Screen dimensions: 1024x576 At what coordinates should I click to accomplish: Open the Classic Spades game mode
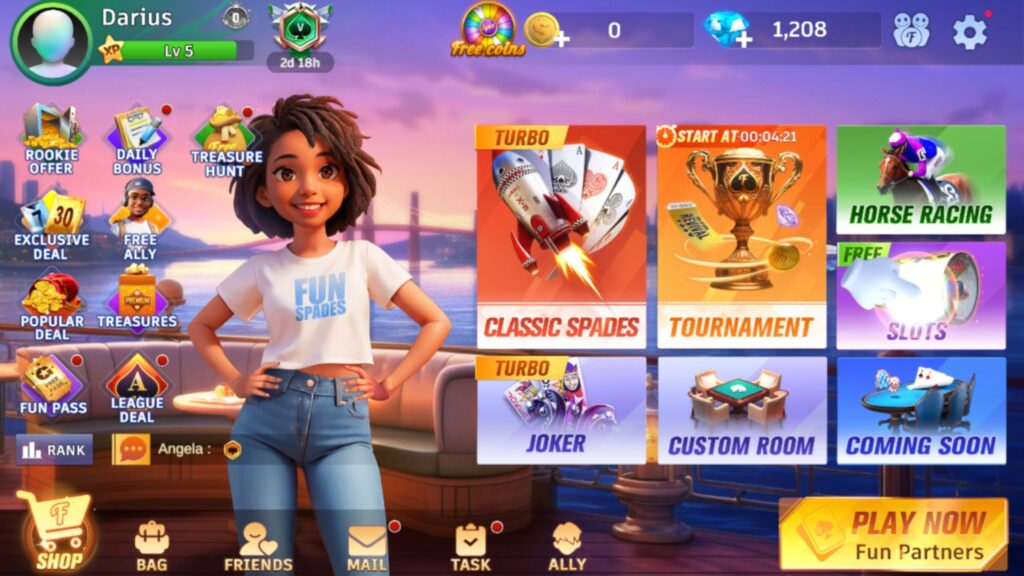tap(561, 236)
